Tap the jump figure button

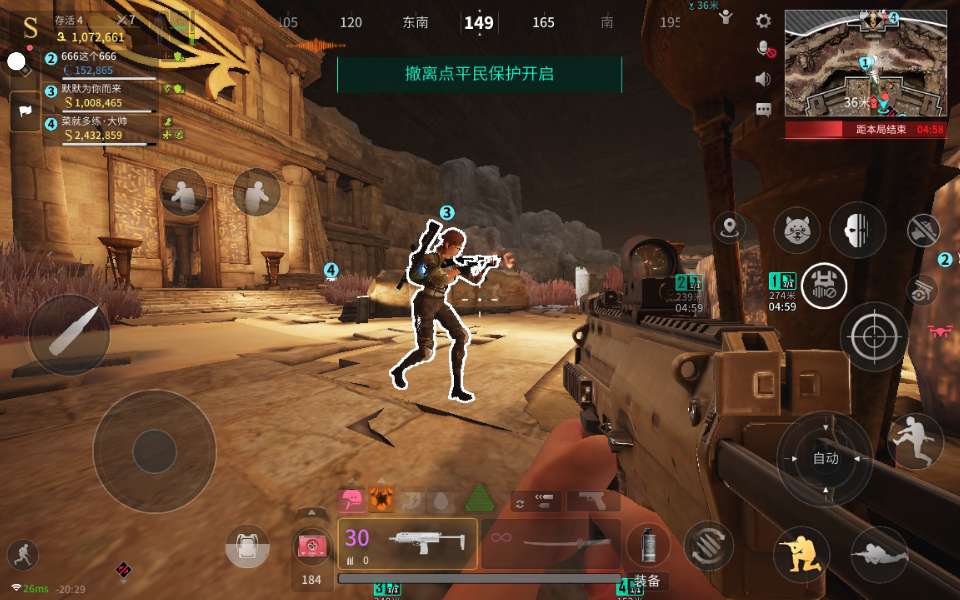(x=915, y=441)
